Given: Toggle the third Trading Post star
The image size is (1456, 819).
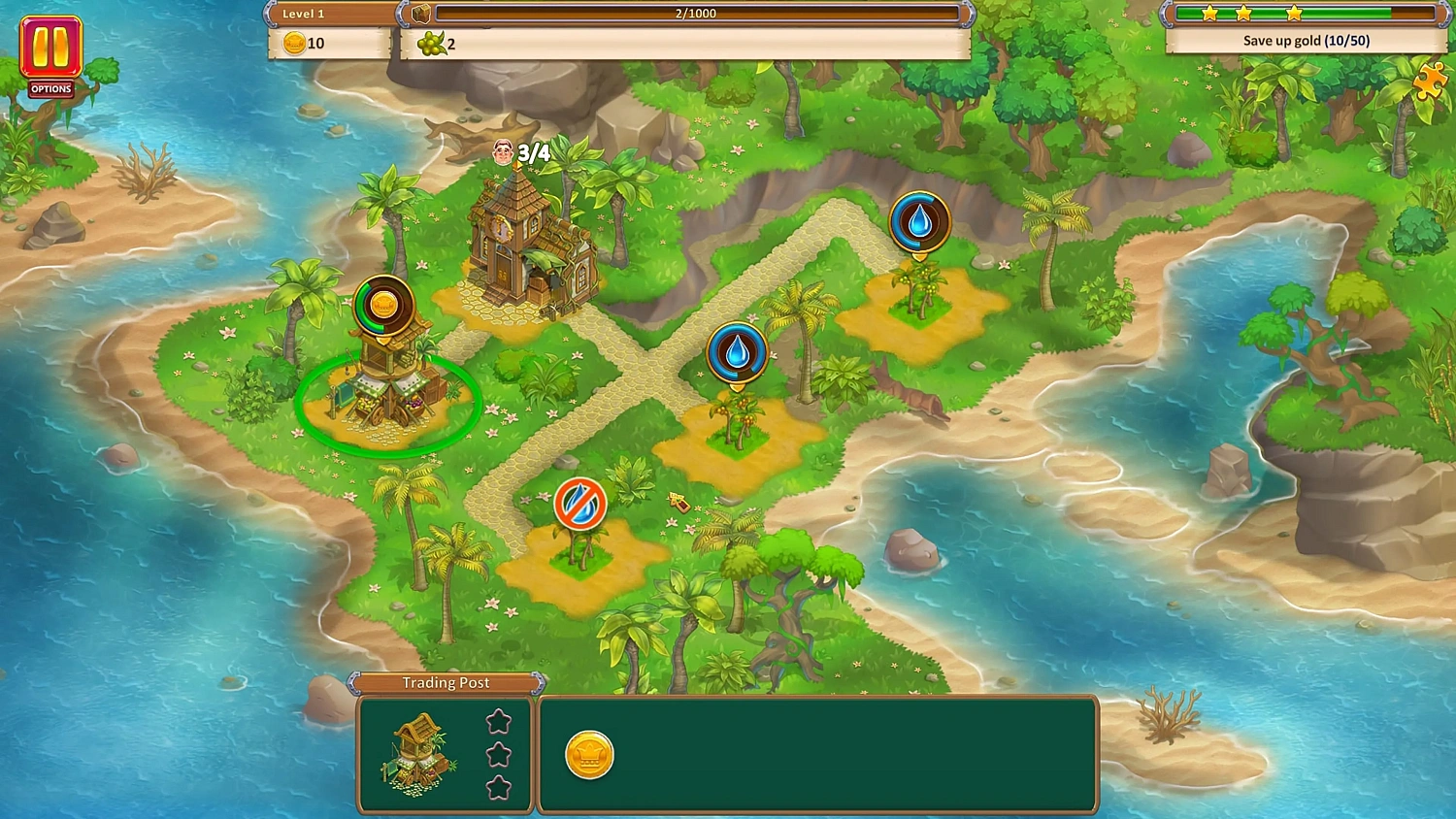Looking at the screenshot, I should (499, 785).
